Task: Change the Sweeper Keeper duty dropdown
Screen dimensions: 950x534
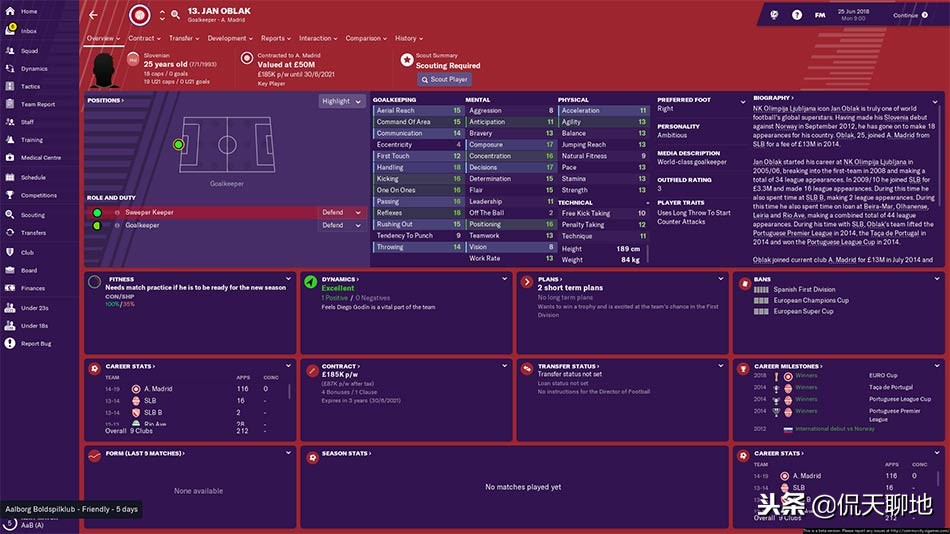Action: coord(343,212)
